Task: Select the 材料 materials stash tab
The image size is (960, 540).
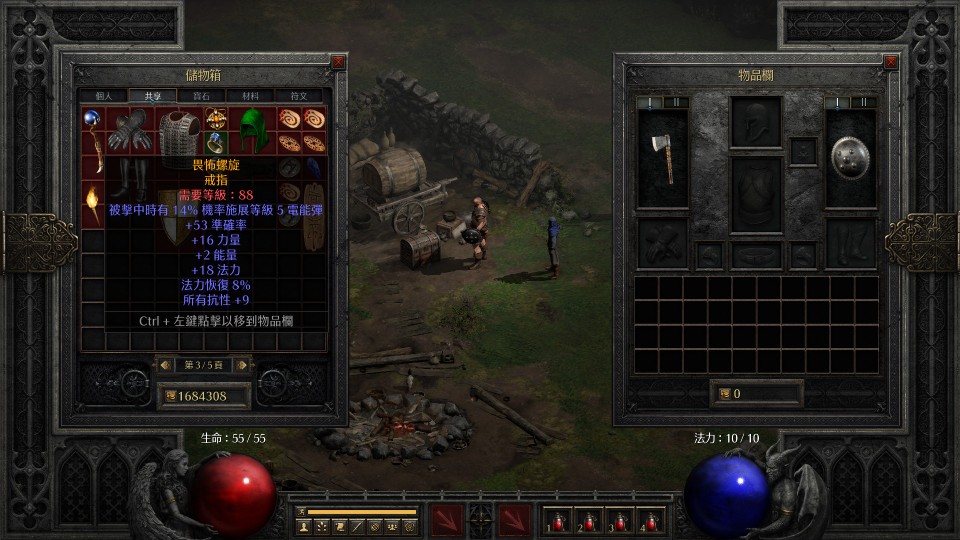Action: (x=250, y=96)
